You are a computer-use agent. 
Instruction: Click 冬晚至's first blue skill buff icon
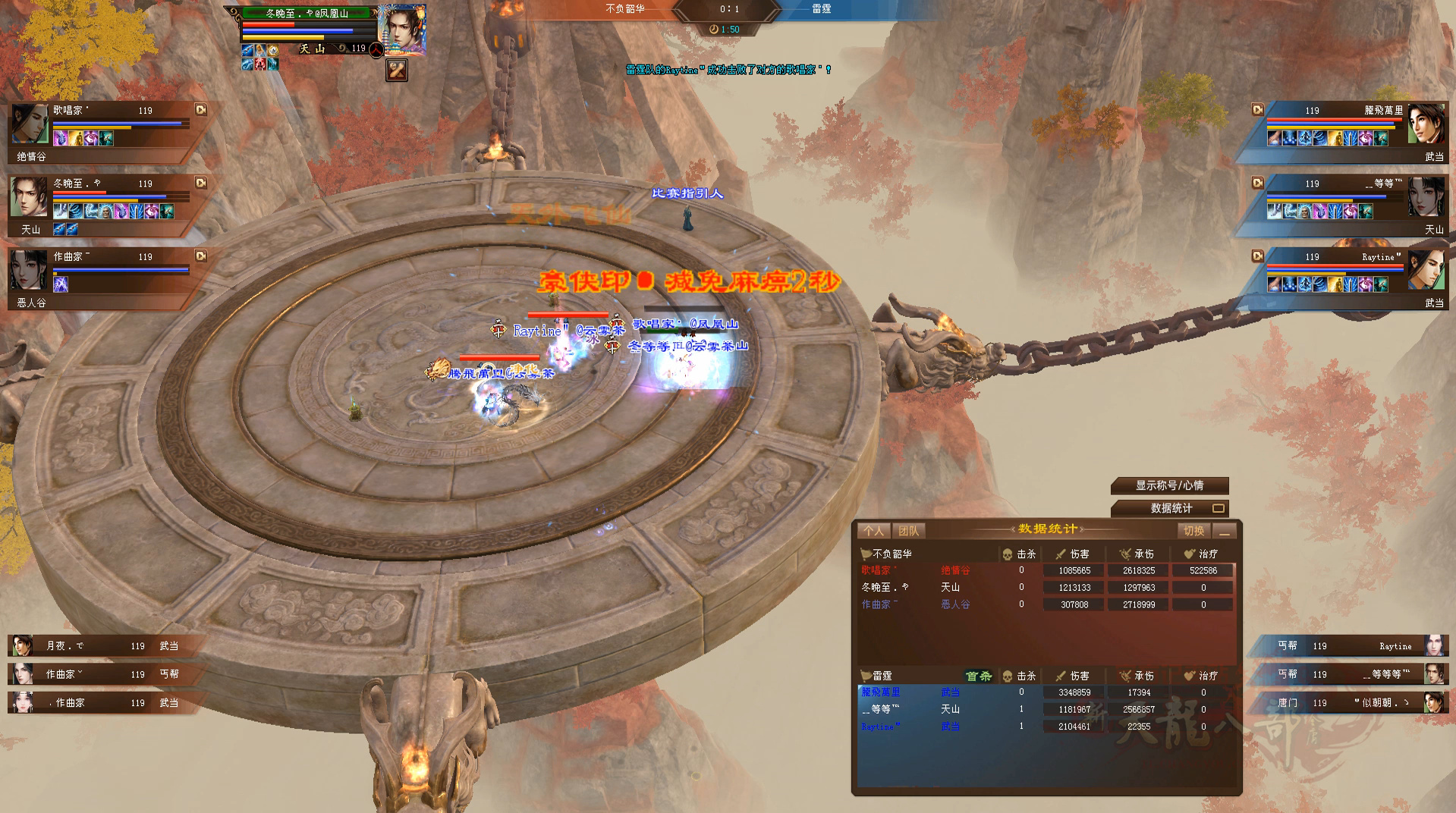[x=59, y=211]
